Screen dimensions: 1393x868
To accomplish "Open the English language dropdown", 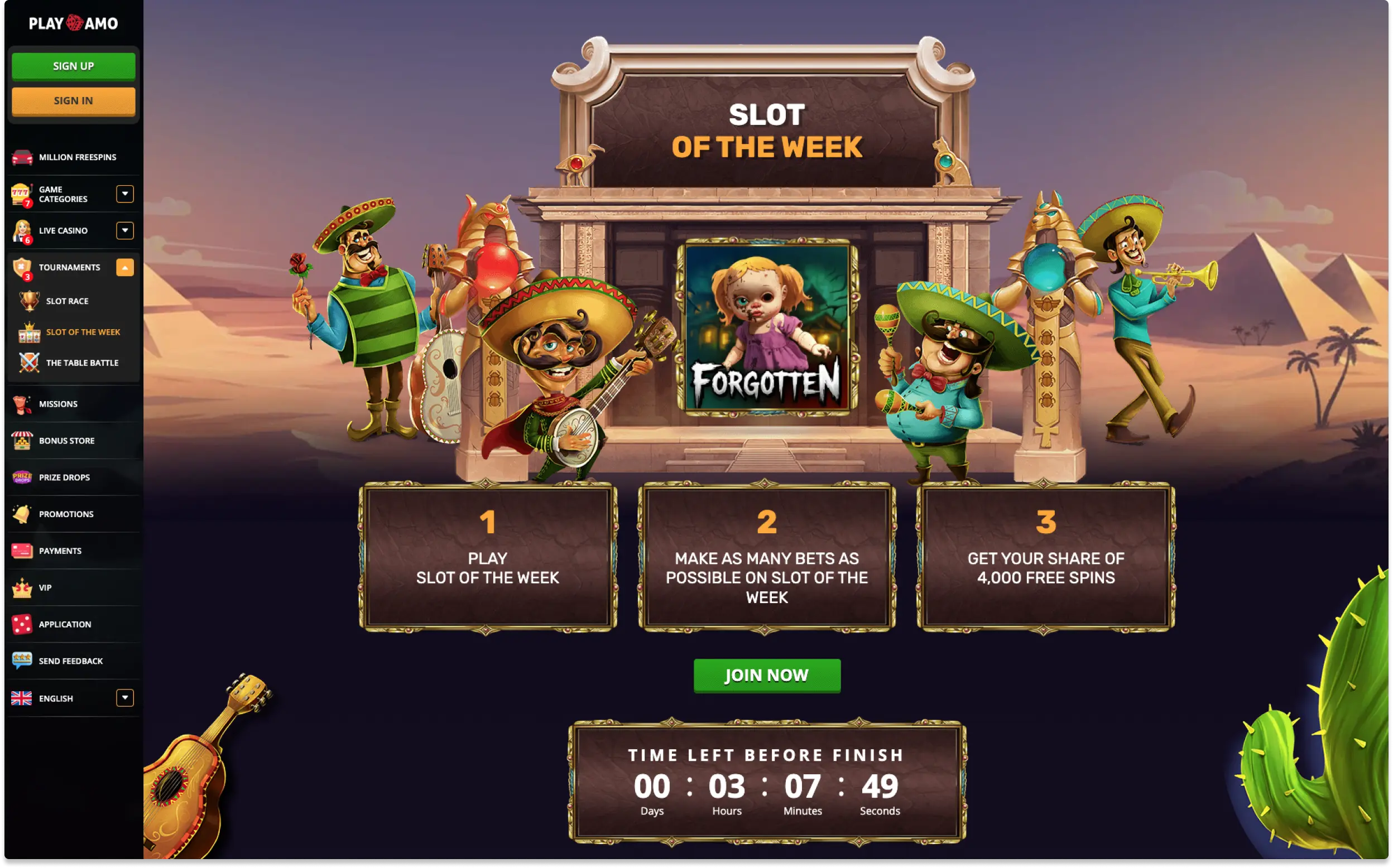I will point(124,698).
